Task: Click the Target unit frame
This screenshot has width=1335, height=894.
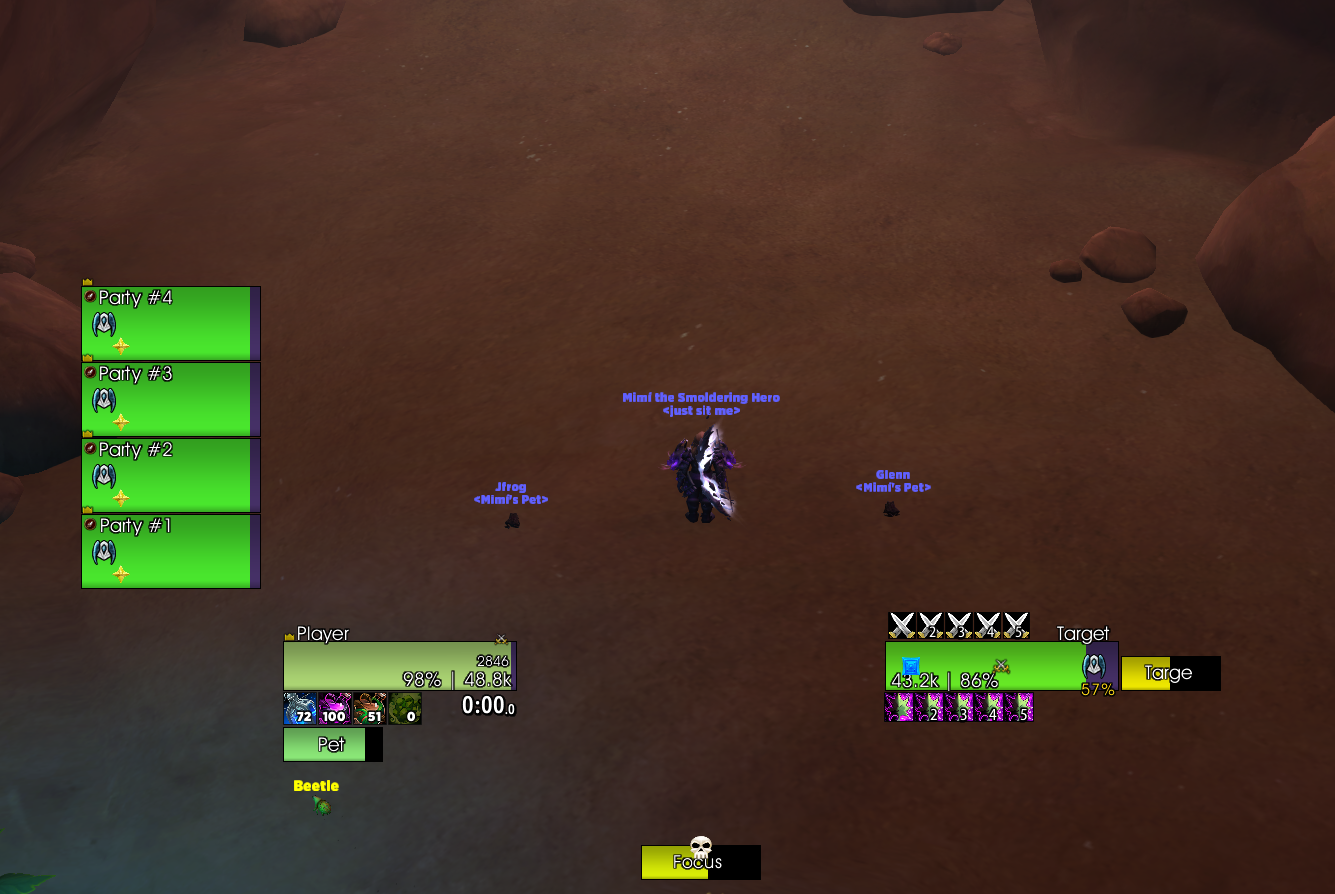Action: (985, 666)
